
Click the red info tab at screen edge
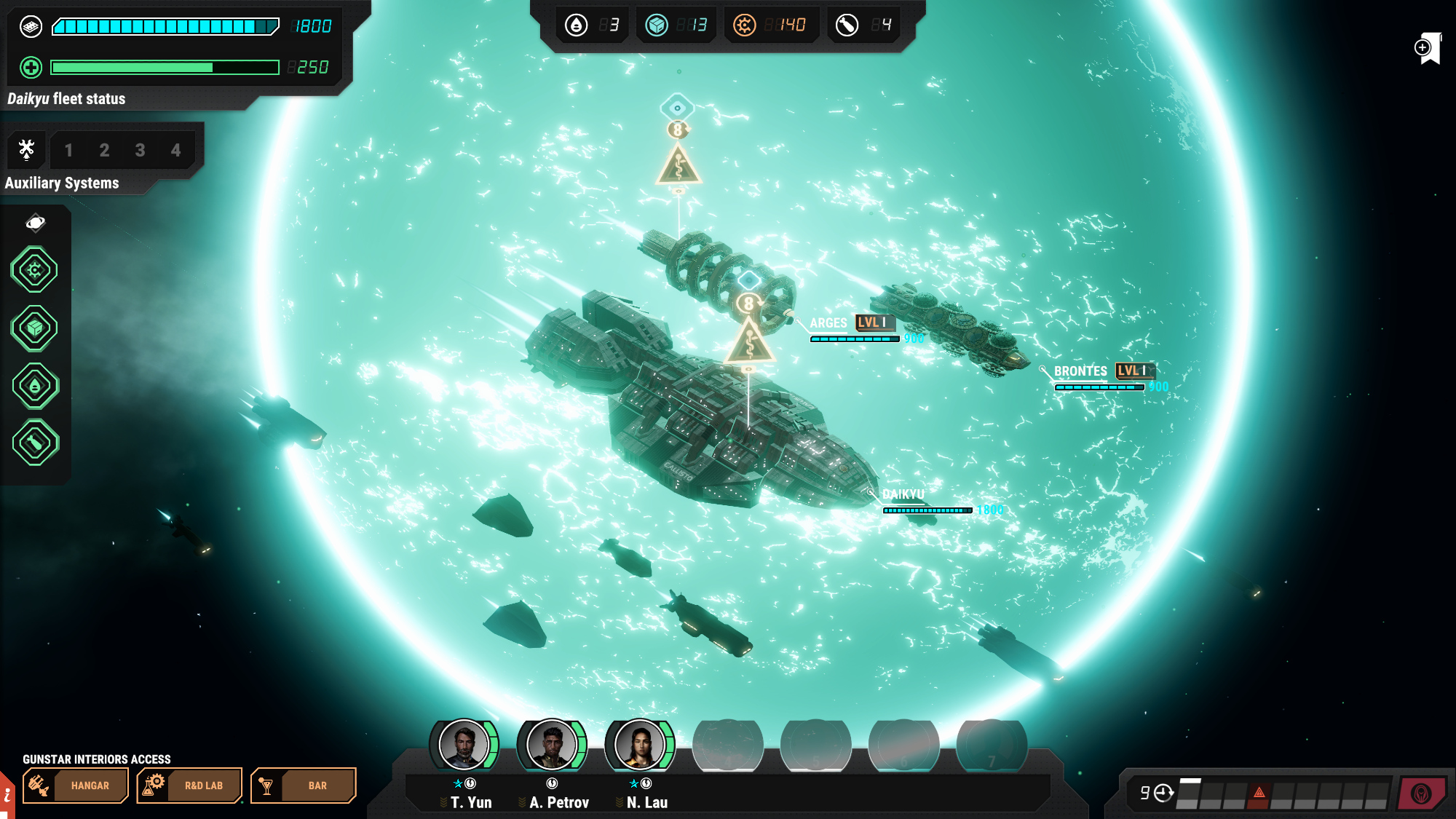pos(7,796)
